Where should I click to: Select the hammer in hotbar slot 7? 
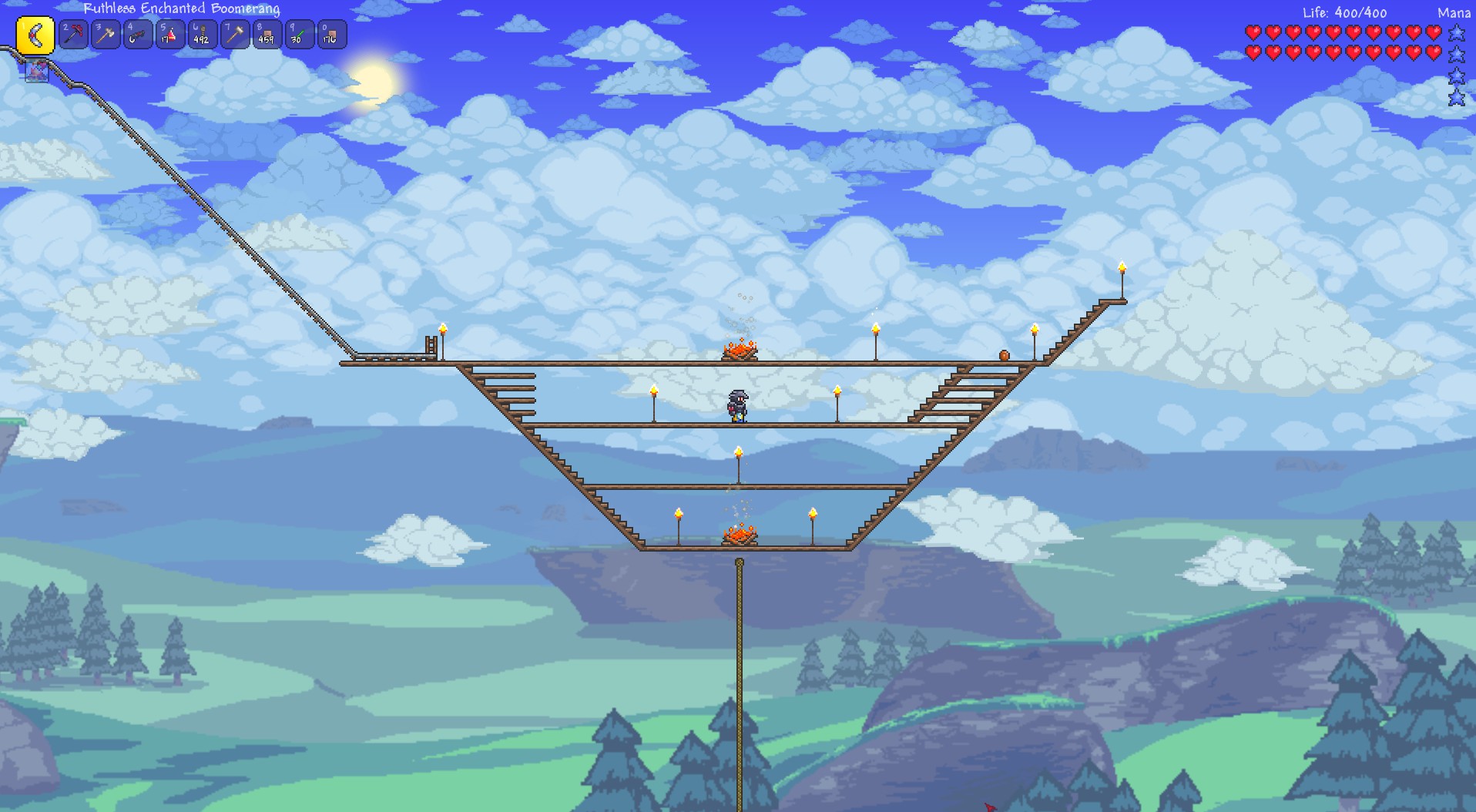(234, 35)
